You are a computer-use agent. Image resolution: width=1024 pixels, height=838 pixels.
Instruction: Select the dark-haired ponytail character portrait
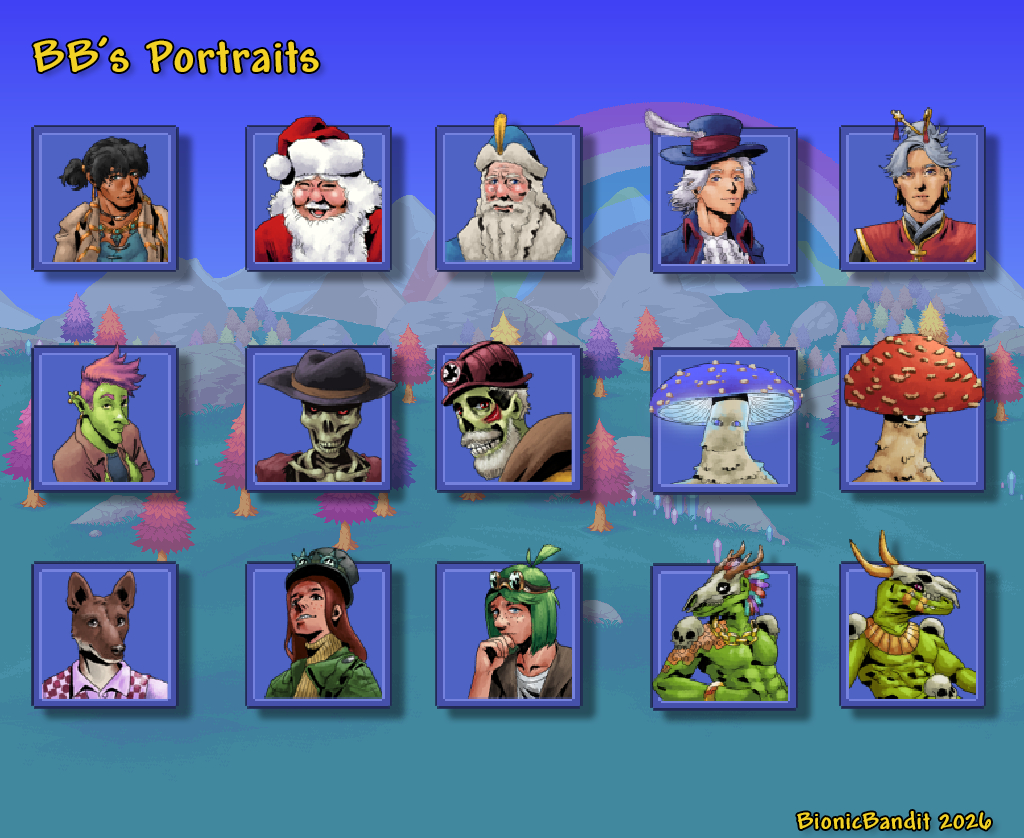point(105,198)
